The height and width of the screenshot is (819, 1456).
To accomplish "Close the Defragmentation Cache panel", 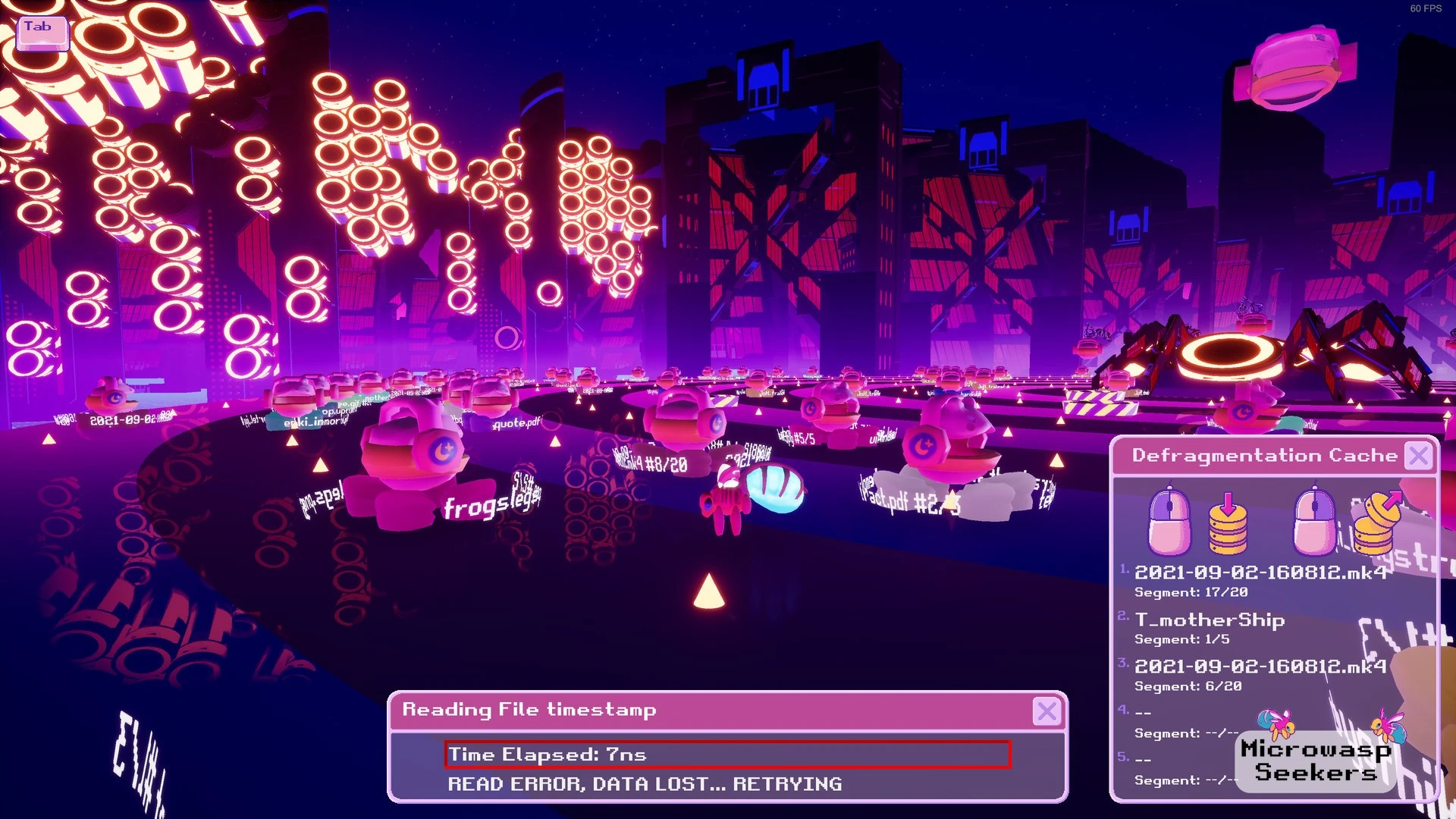I will point(1418,456).
